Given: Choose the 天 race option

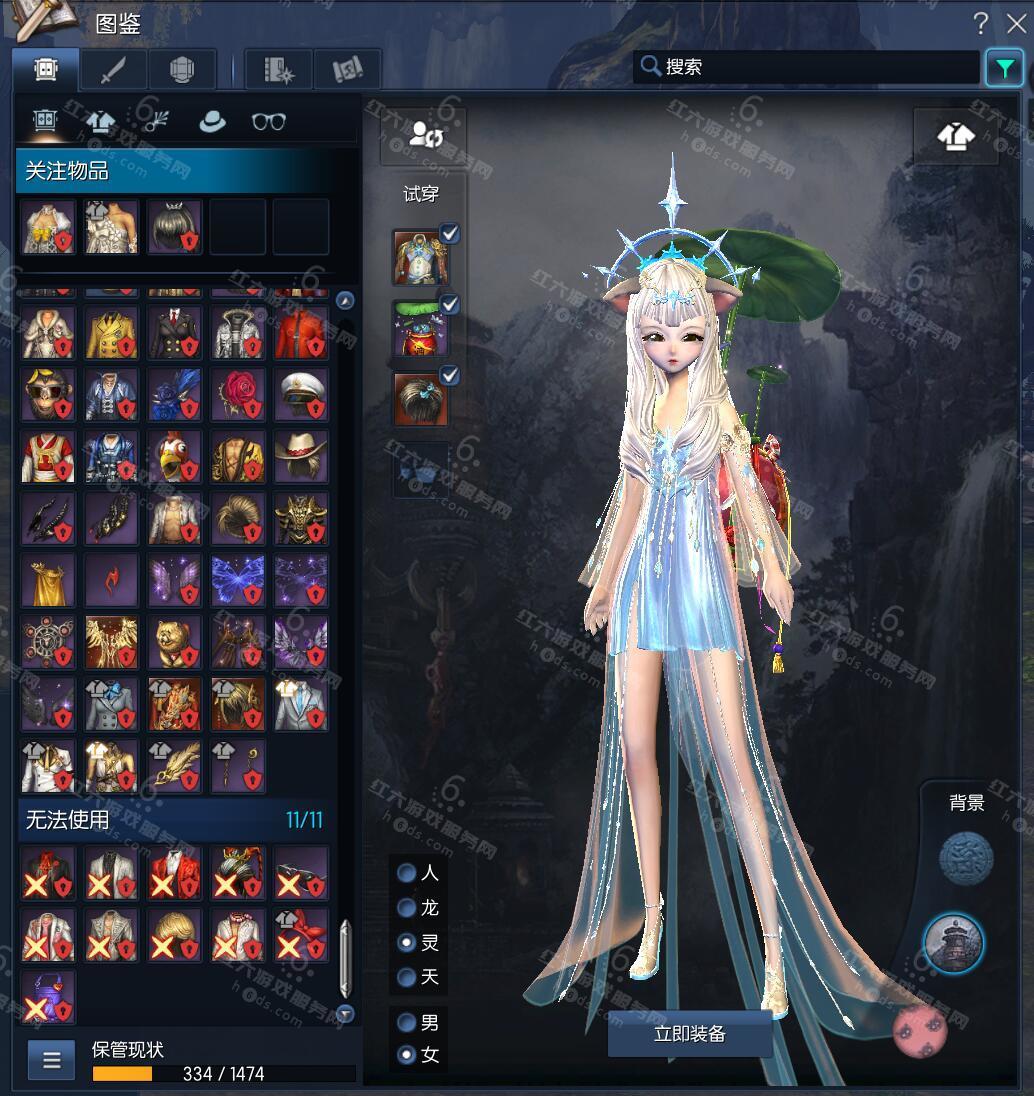Looking at the screenshot, I should click(407, 977).
